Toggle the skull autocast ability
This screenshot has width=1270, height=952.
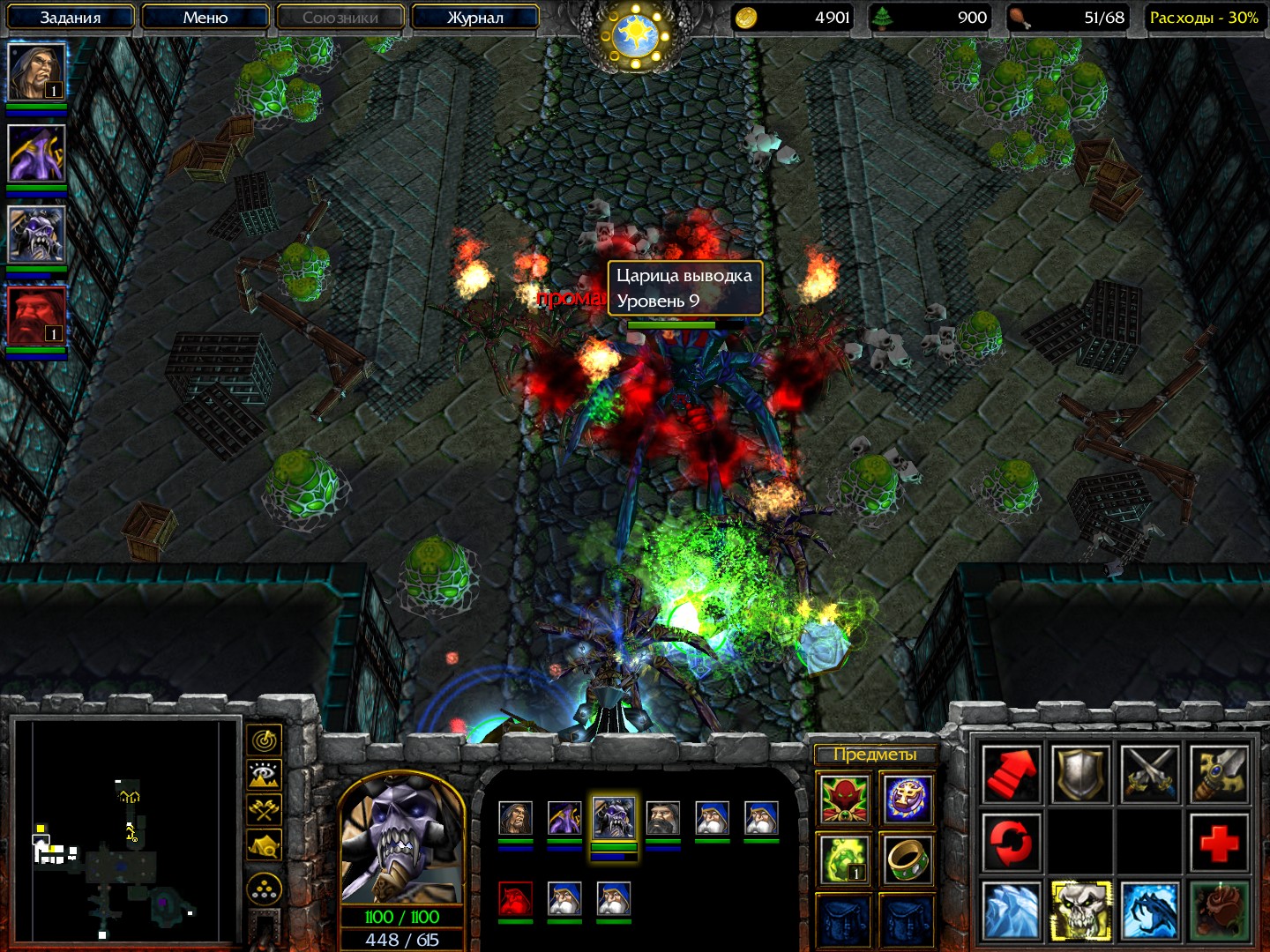click(1080, 910)
